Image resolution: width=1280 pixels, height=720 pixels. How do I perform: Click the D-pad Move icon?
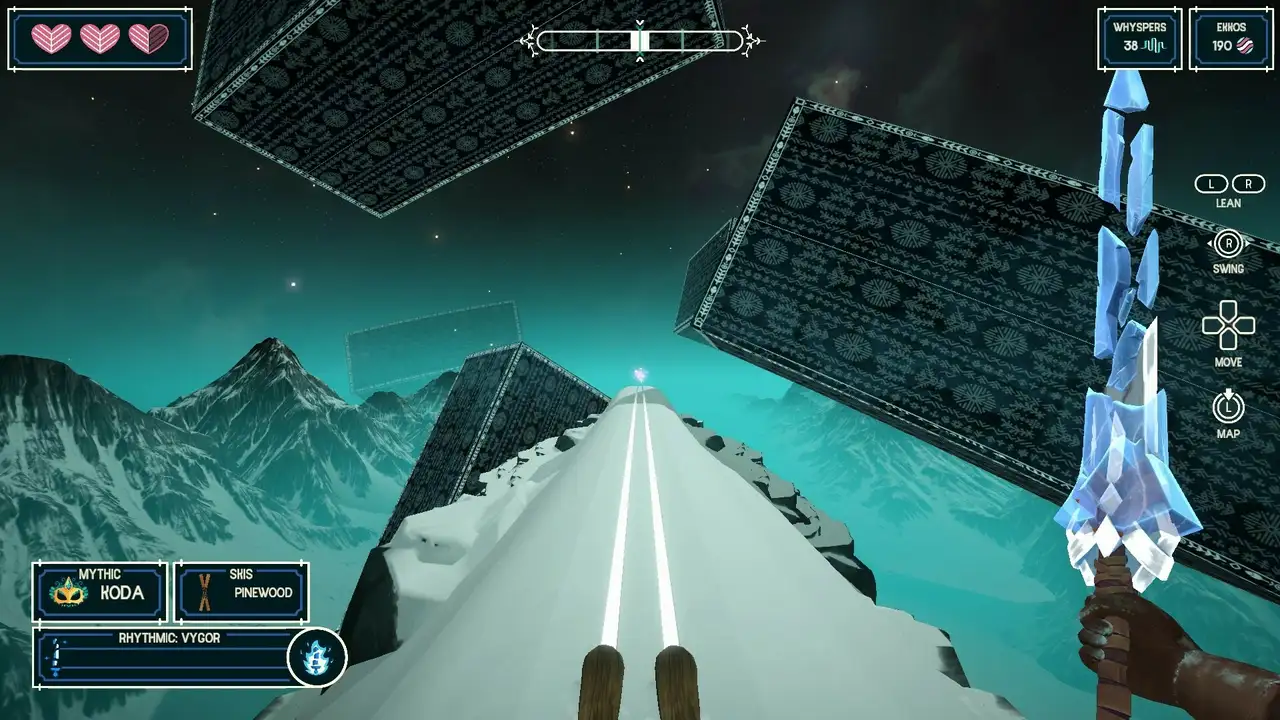point(1227,324)
